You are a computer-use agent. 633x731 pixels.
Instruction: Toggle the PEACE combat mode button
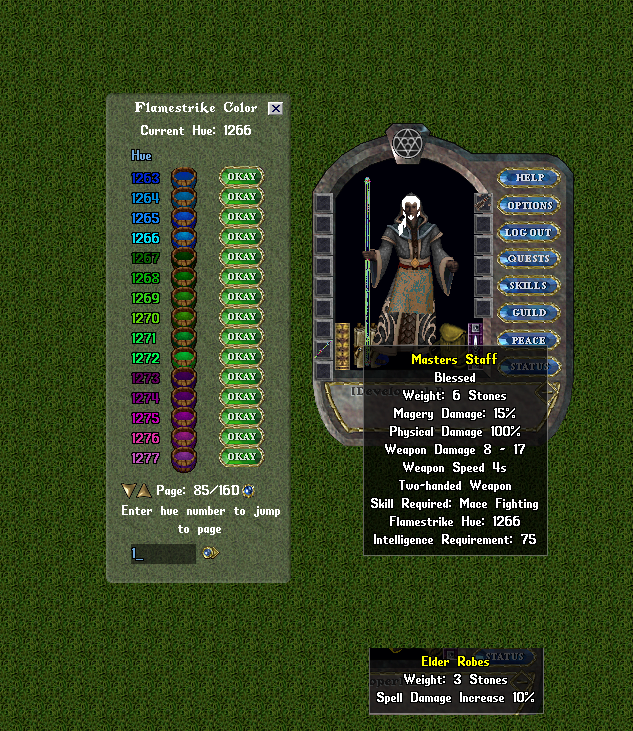pyautogui.click(x=529, y=340)
